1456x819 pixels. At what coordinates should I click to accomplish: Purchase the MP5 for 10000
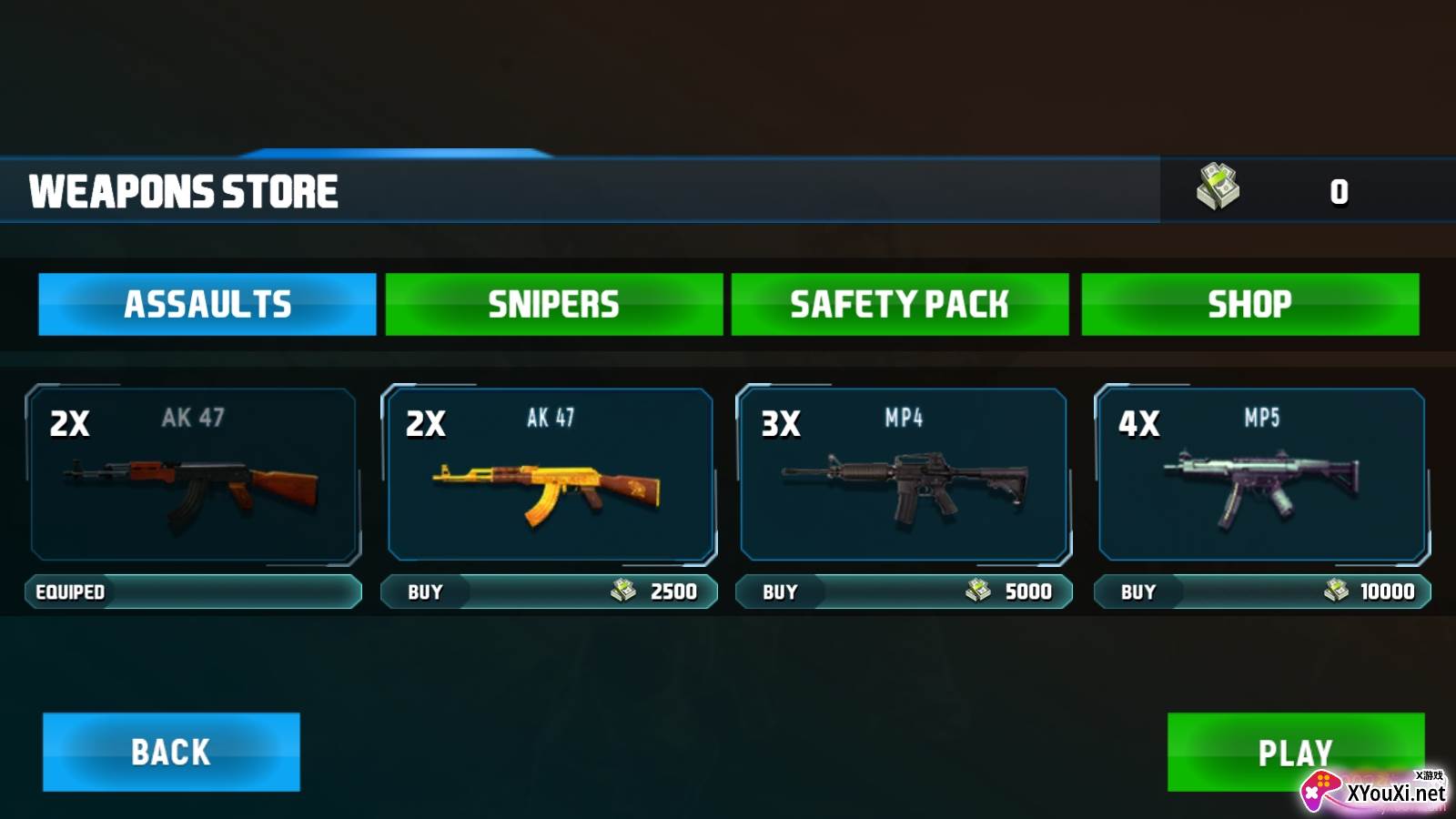1261,591
